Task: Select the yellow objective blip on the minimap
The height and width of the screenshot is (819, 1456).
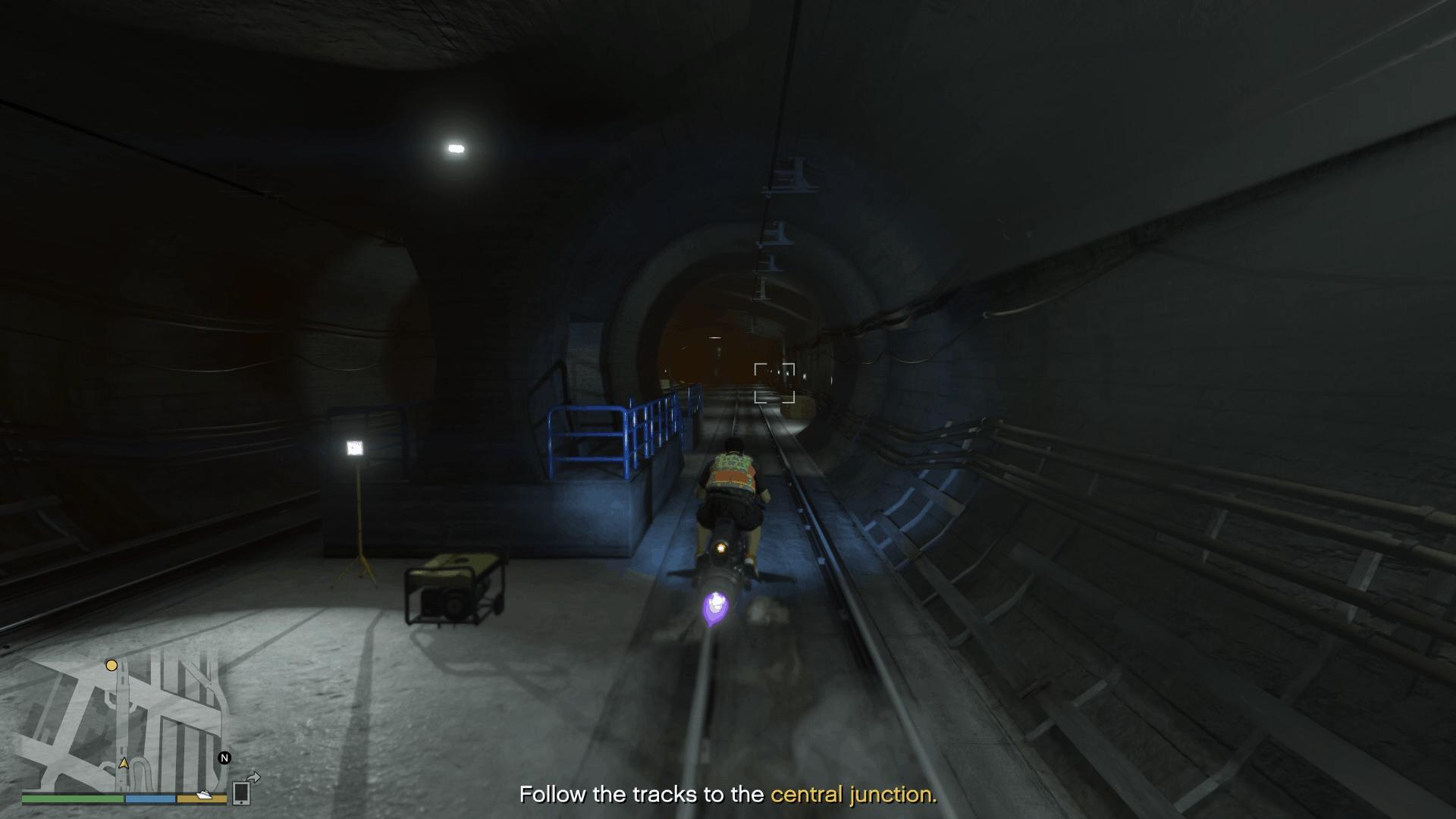Action: point(111,666)
